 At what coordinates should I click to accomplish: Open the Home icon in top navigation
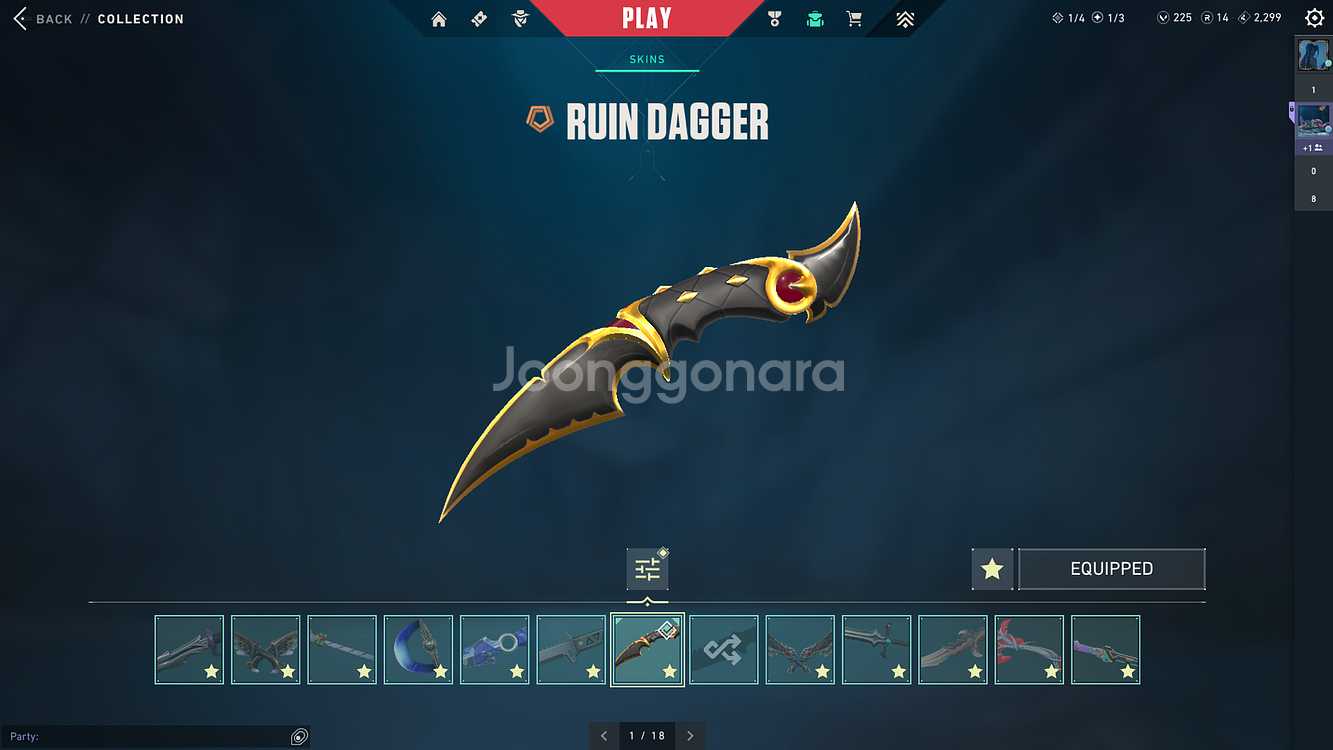438,19
